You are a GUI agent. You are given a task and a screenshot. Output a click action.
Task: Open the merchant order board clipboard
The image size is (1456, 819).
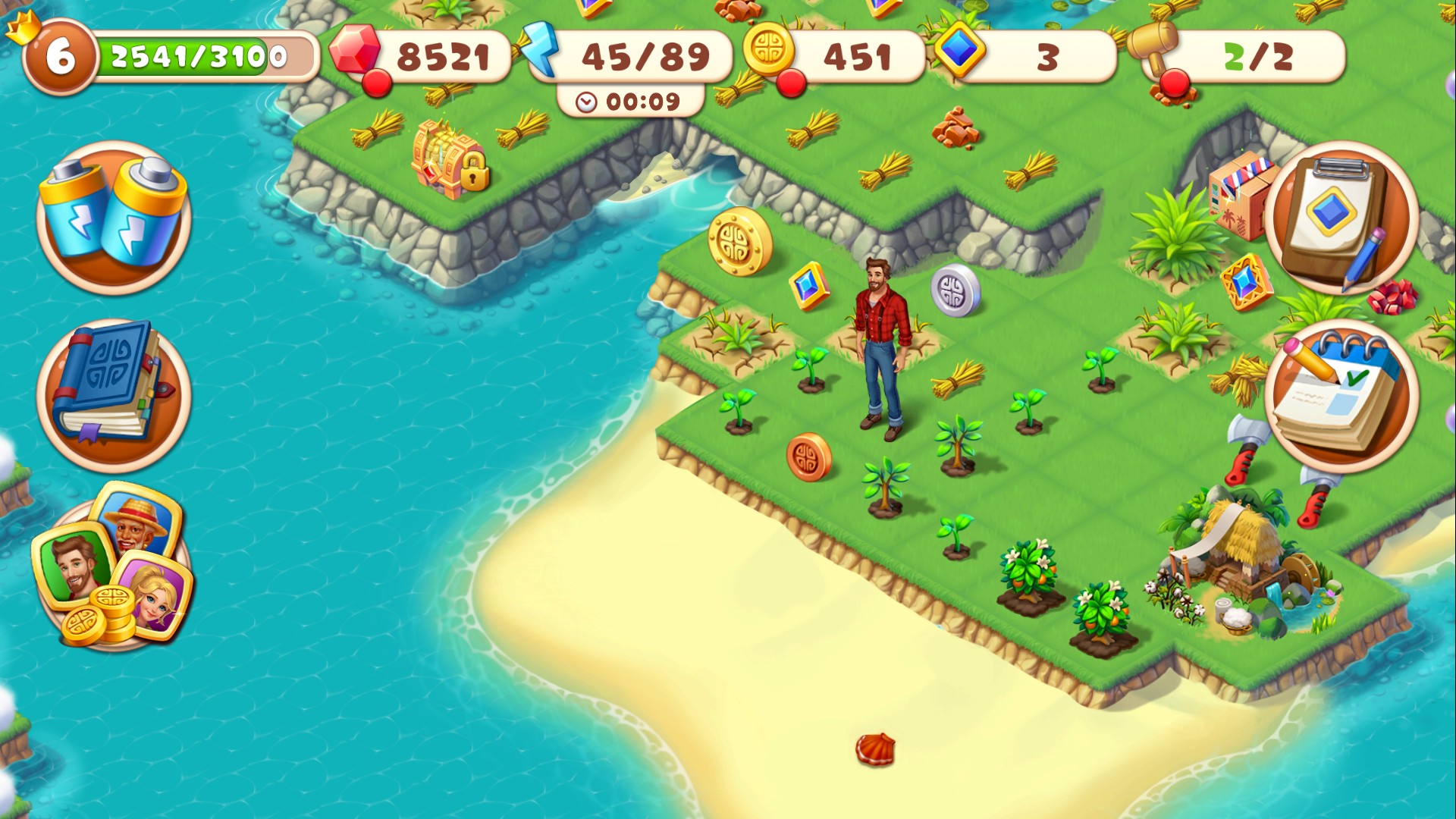[x=1342, y=220]
